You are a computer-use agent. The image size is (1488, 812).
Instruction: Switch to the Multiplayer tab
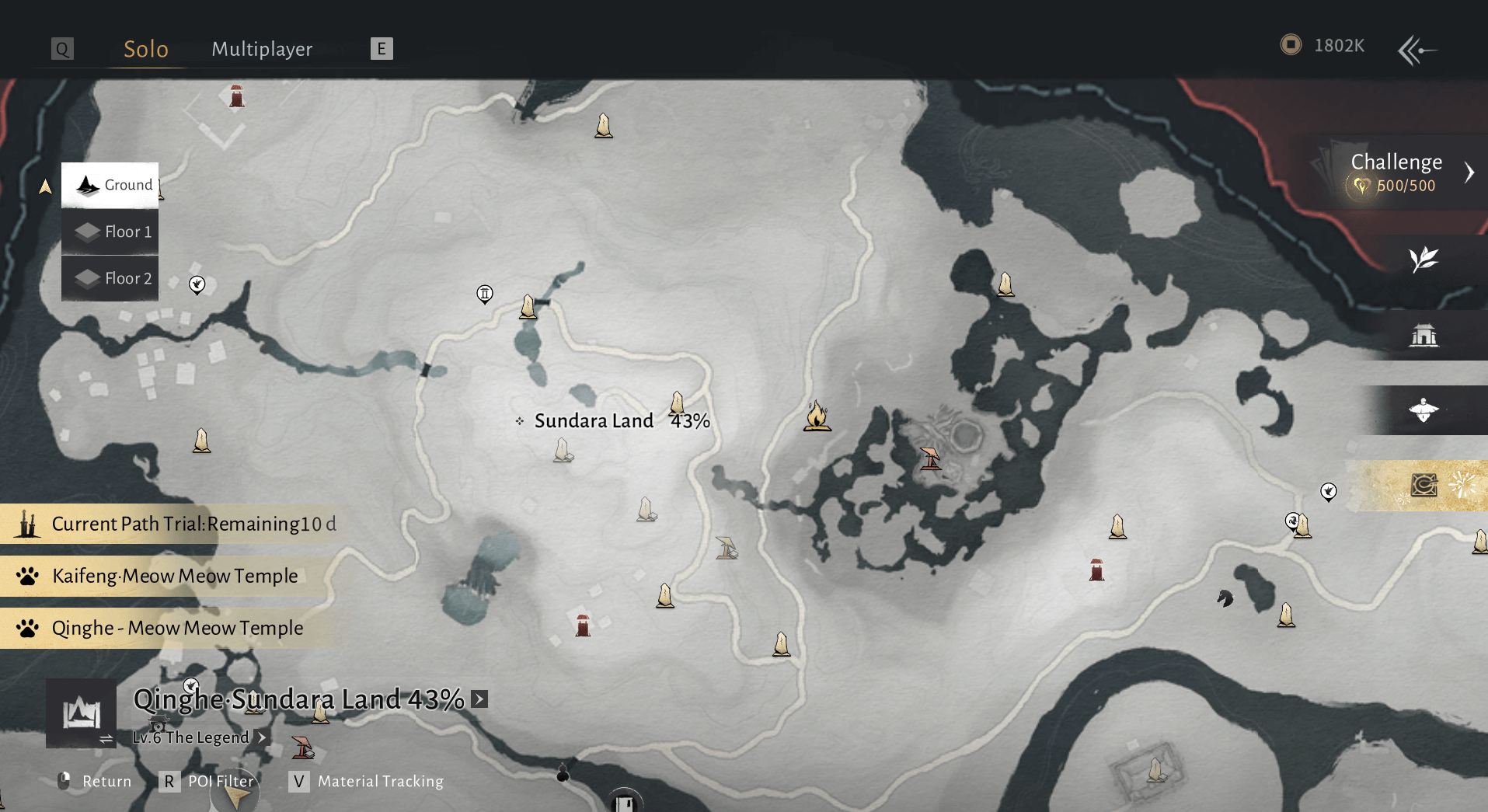(x=261, y=48)
